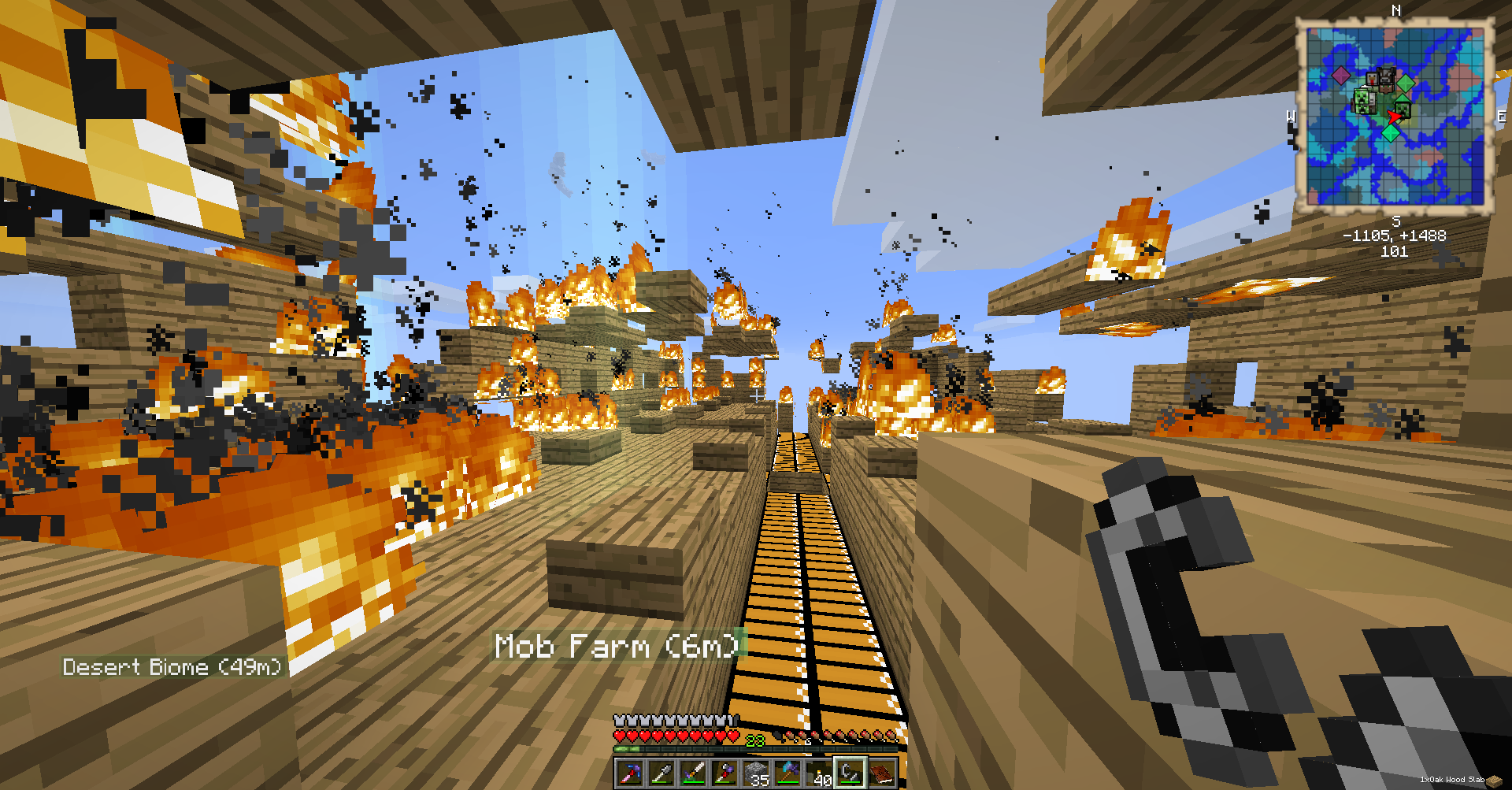Click the chicken mob icon on minimap
The image size is (1512, 790).
click(x=1373, y=79)
